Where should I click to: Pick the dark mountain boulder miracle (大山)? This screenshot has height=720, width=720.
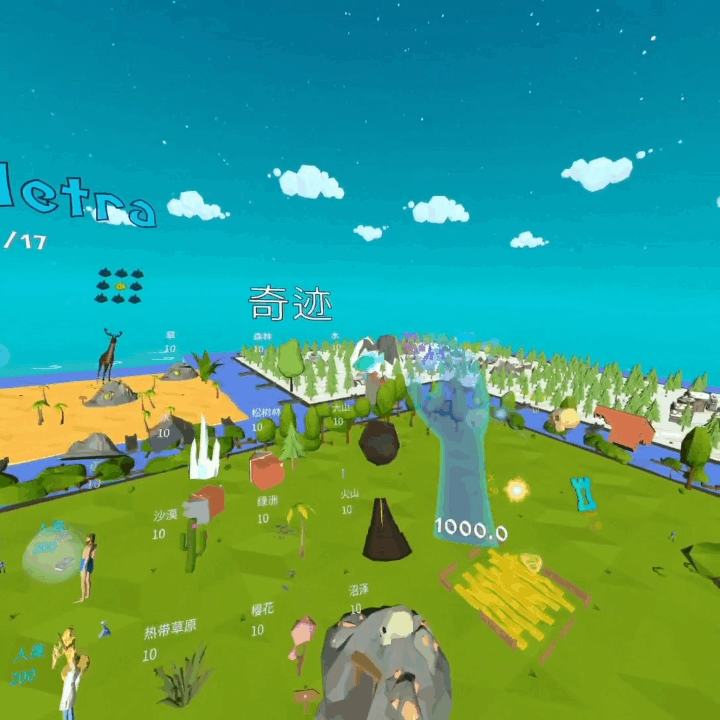tap(379, 441)
